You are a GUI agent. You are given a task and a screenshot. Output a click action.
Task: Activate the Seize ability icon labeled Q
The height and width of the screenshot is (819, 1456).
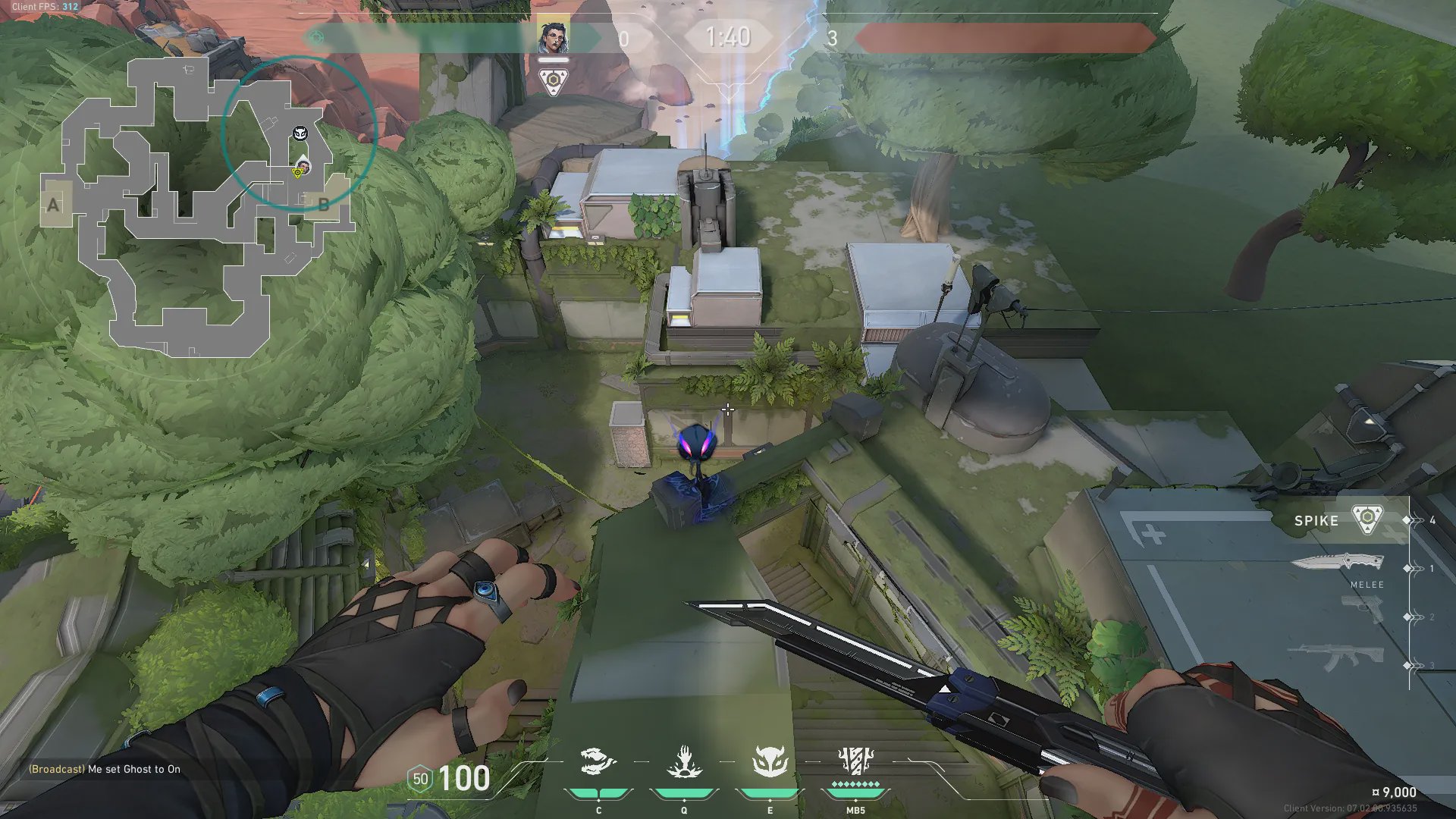click(x=683, y=762)
